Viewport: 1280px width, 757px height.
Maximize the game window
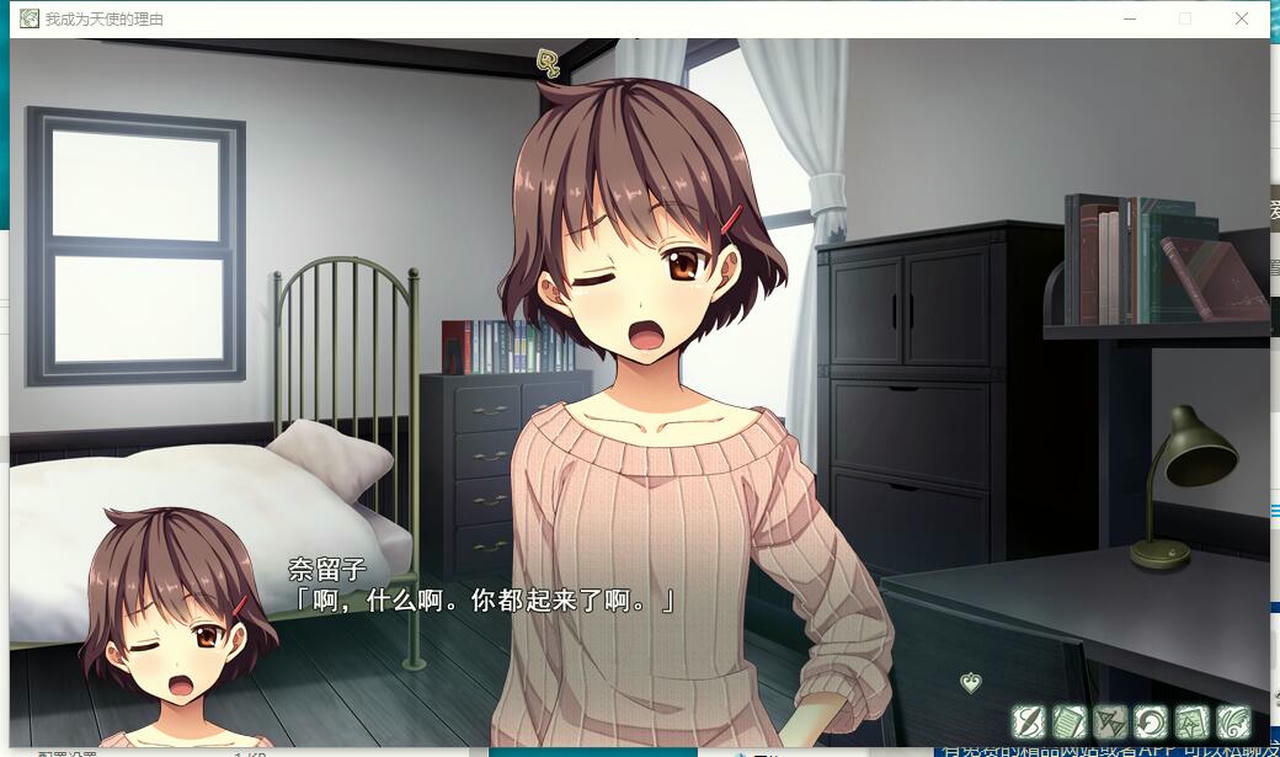[1185, 18]
